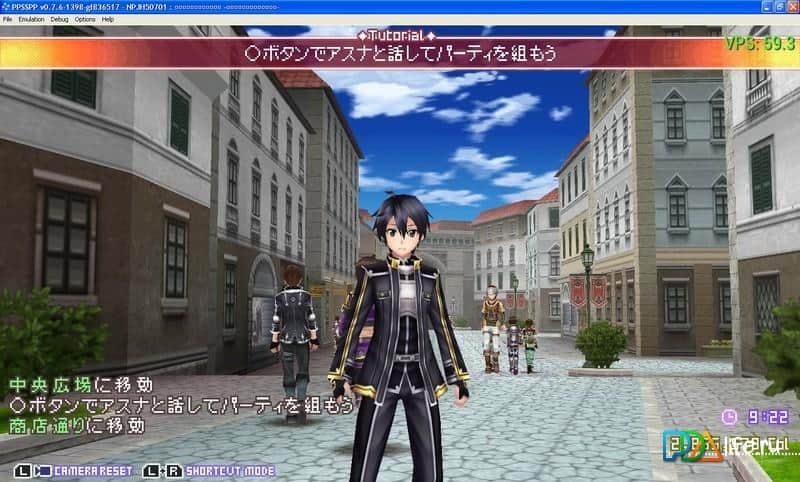Image resolution: width=800 pixels, height=482 pixels.
Task: Select the アスナ party objective in the objective list
Action: (181, 405)
